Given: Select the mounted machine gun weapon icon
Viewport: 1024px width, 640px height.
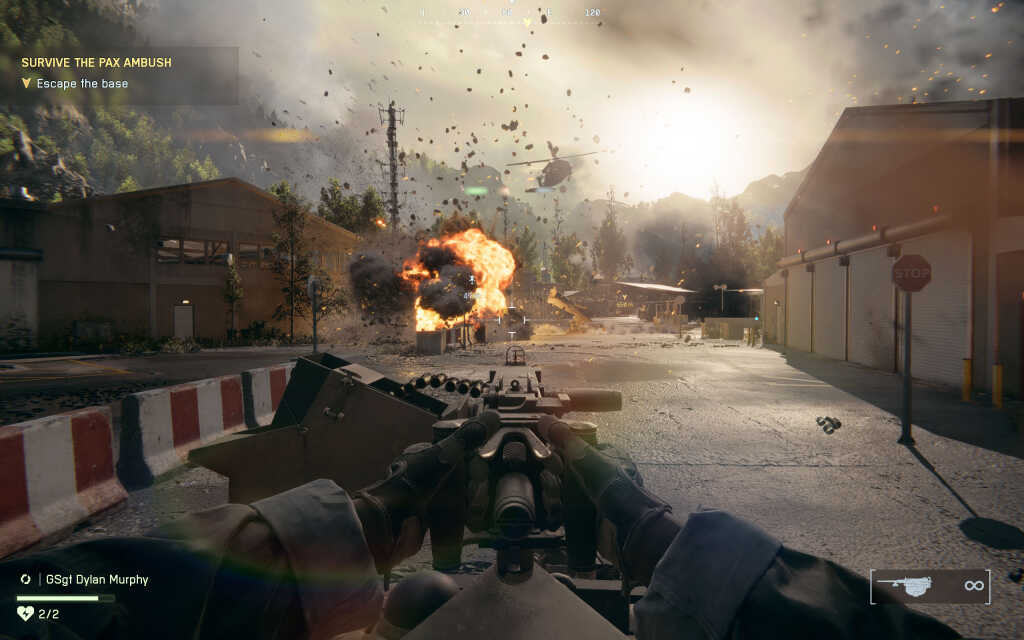Looking at the screenshot, I should pos(904,586).
